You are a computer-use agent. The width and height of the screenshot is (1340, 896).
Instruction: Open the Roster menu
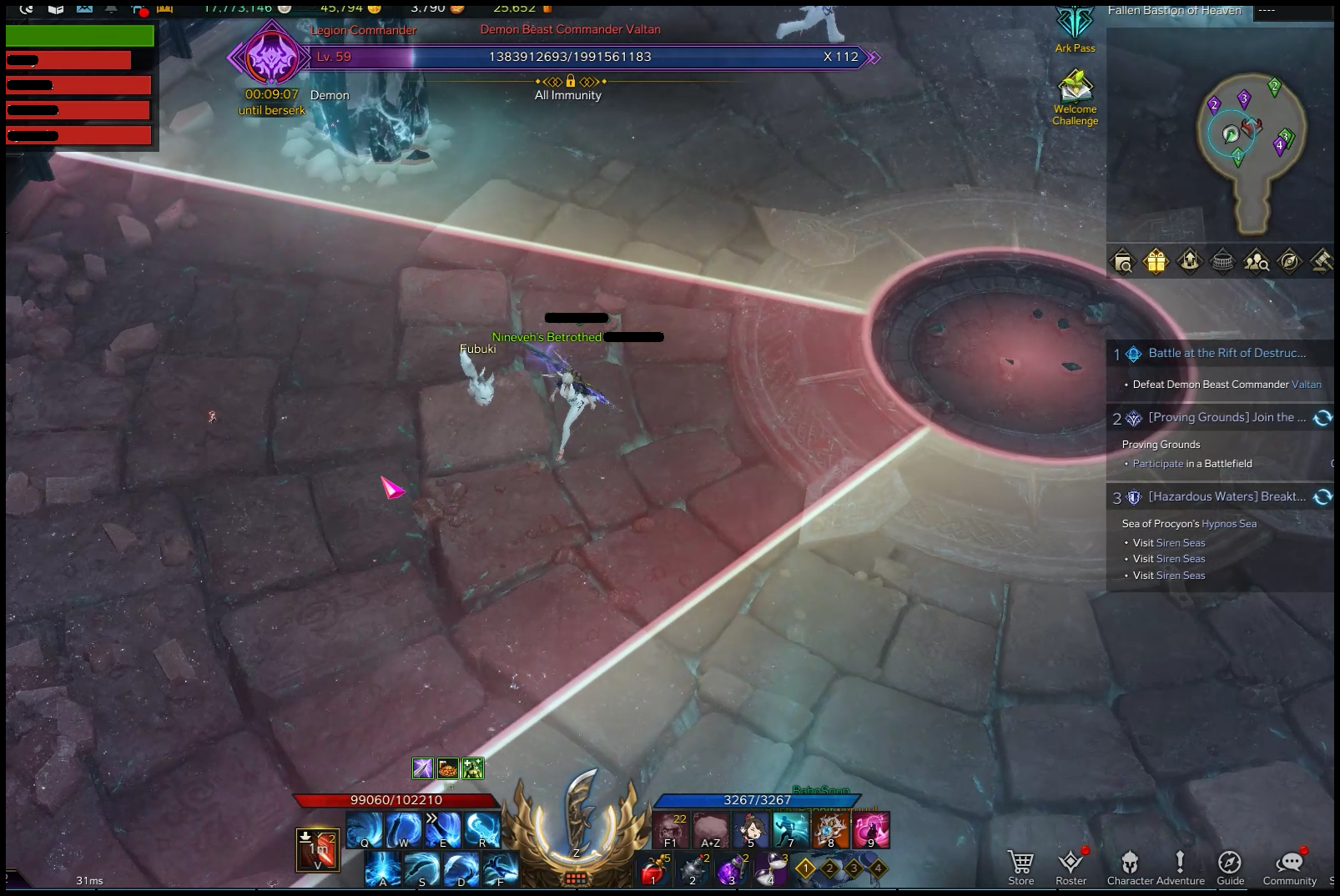(1070, 866)
